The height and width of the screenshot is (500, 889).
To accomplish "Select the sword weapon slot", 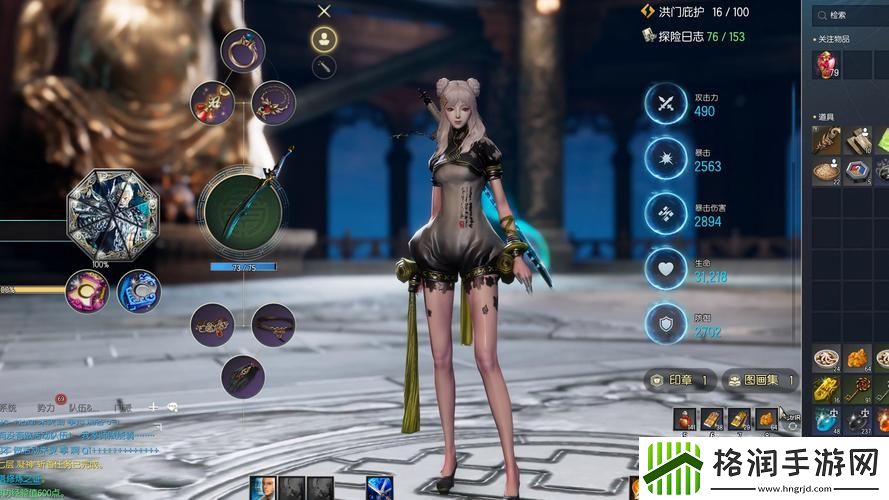I will tap(239, 210).
